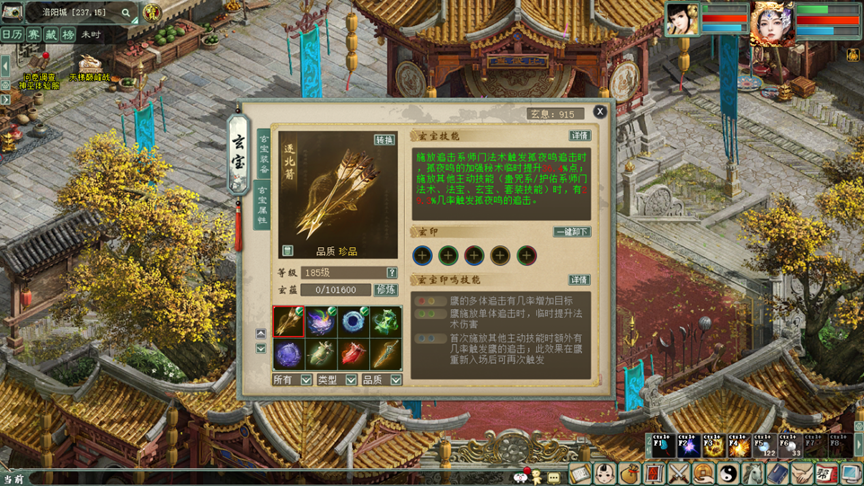Close the 玄宝 panel
864x486 pixels.
tap(600, 112)
